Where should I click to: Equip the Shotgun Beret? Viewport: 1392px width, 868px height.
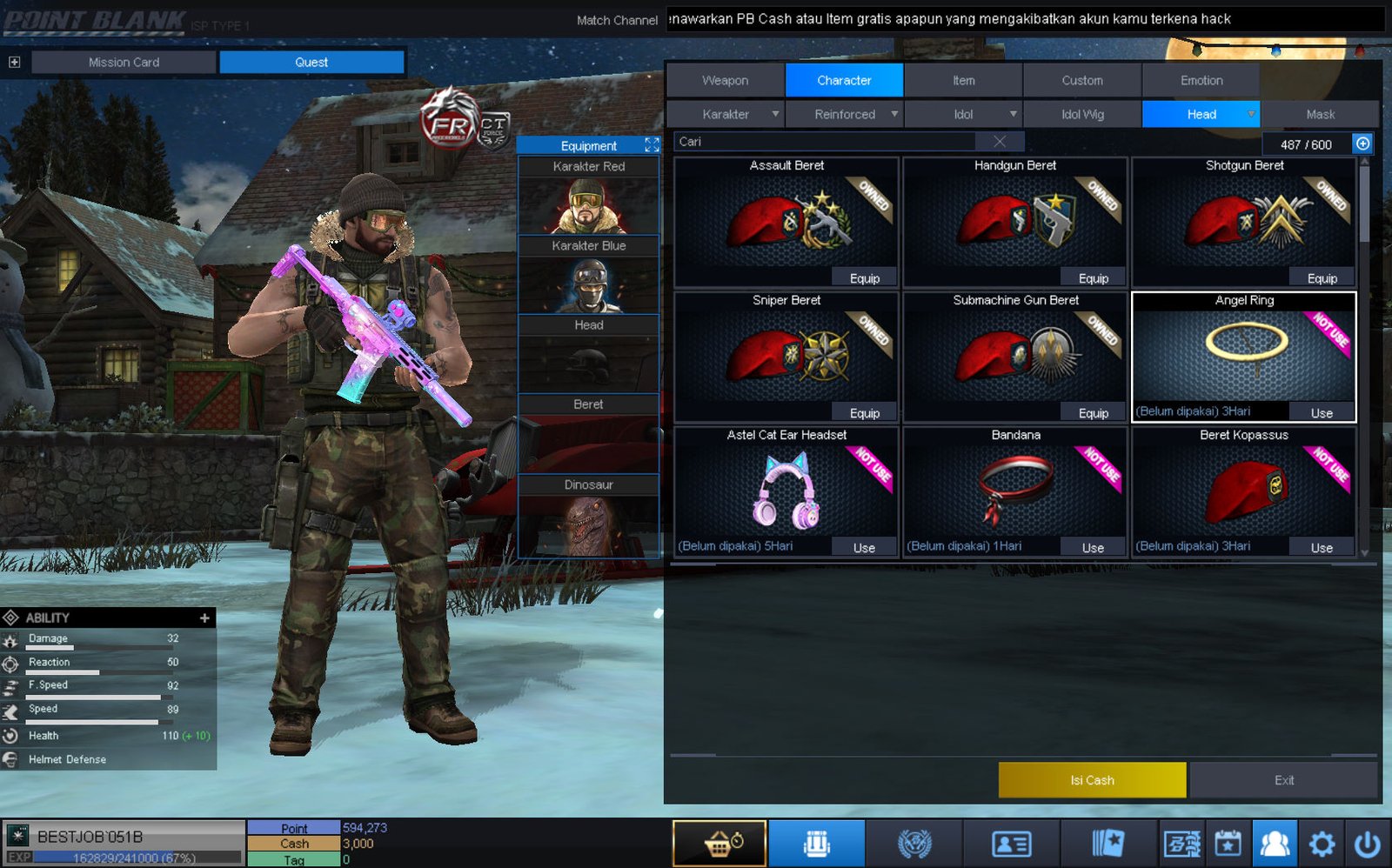[x=1322, y=278]
